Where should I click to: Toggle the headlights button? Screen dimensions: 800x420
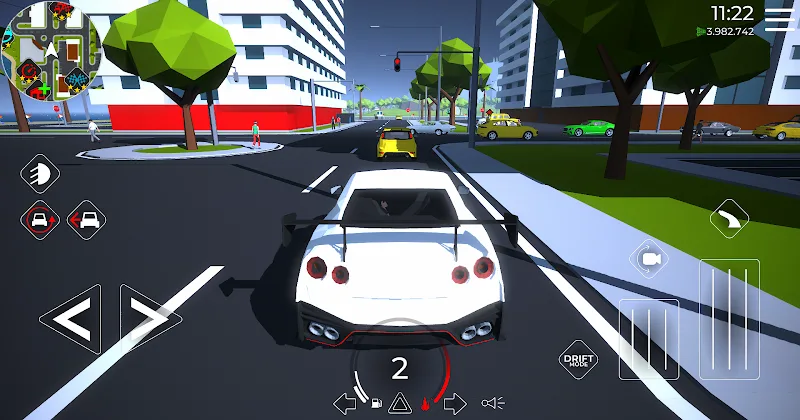pyautogui.click(x=40, y=173)
